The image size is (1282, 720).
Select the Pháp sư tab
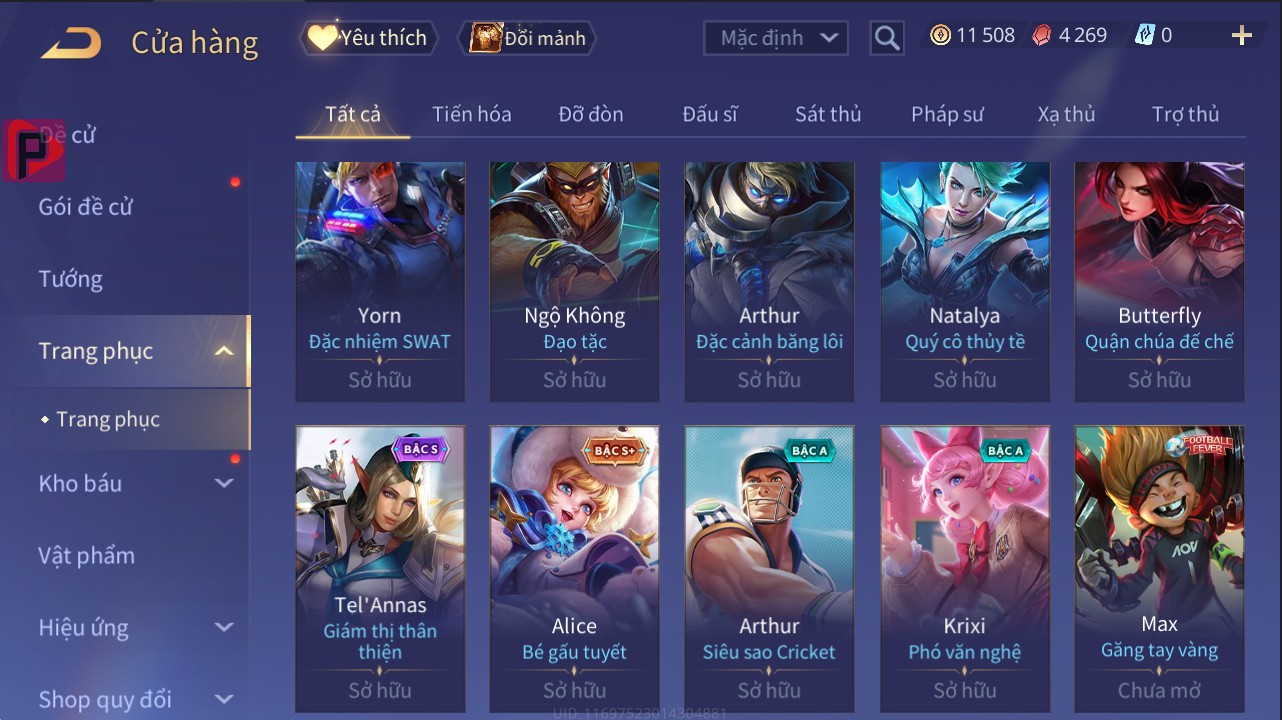point(947,114)
